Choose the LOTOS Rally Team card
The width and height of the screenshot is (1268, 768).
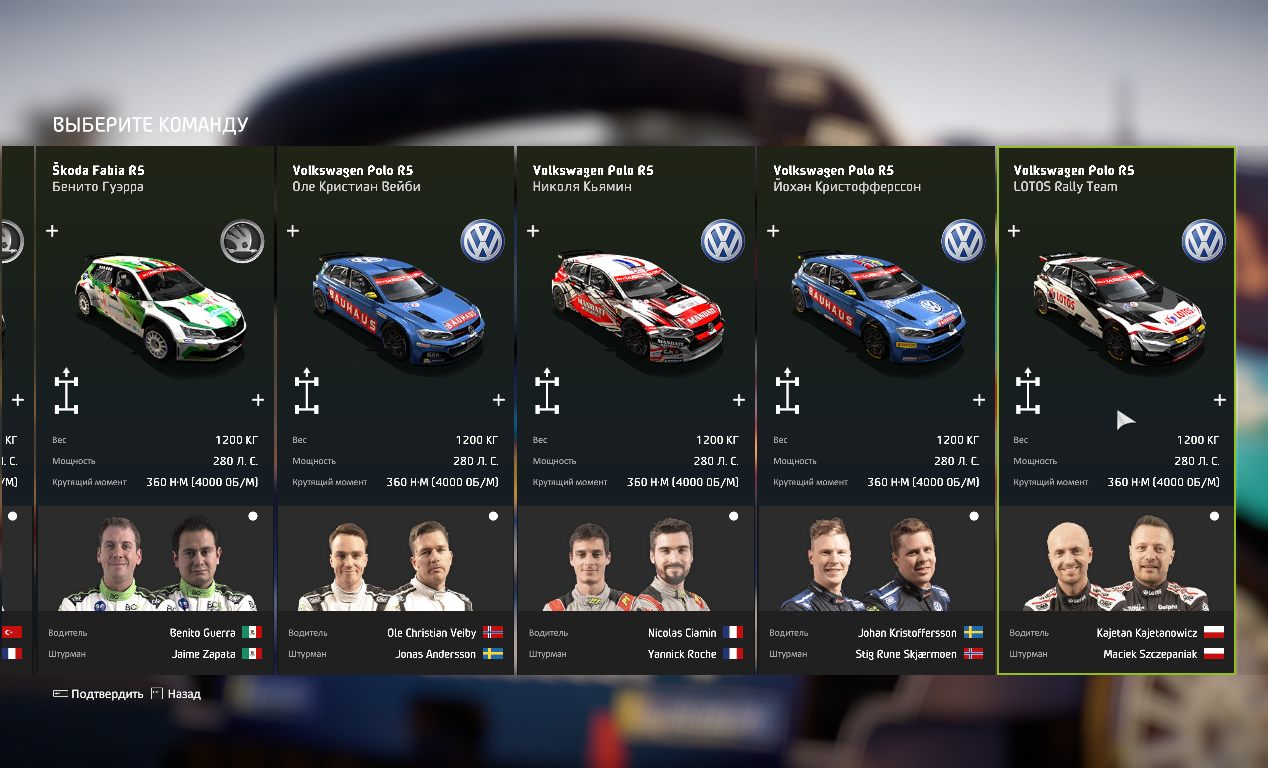coord(1115,300)
